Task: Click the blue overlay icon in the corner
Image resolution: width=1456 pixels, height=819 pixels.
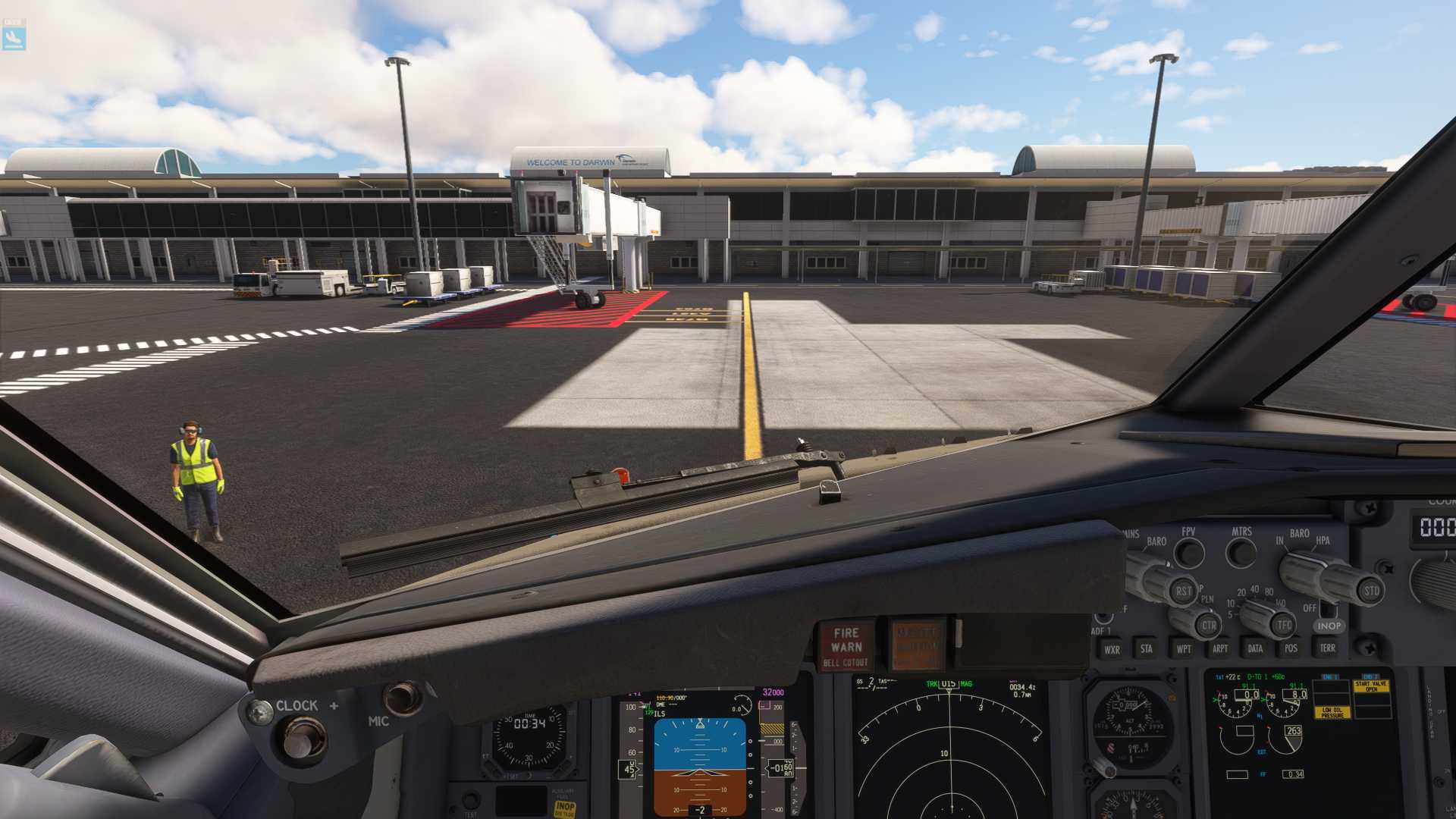Action: click(x=14, y=34)
